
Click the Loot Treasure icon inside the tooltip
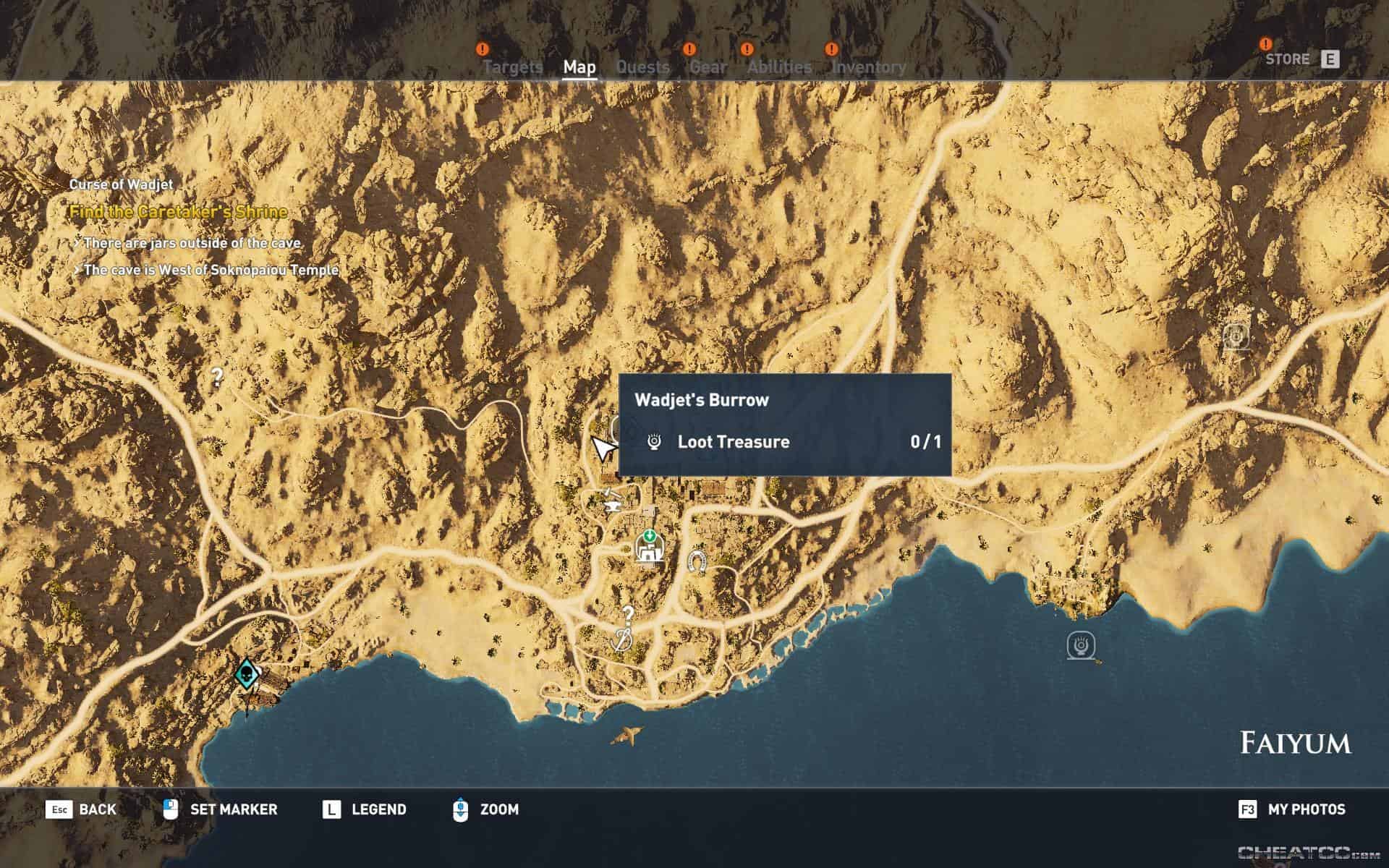coord(655,441)
